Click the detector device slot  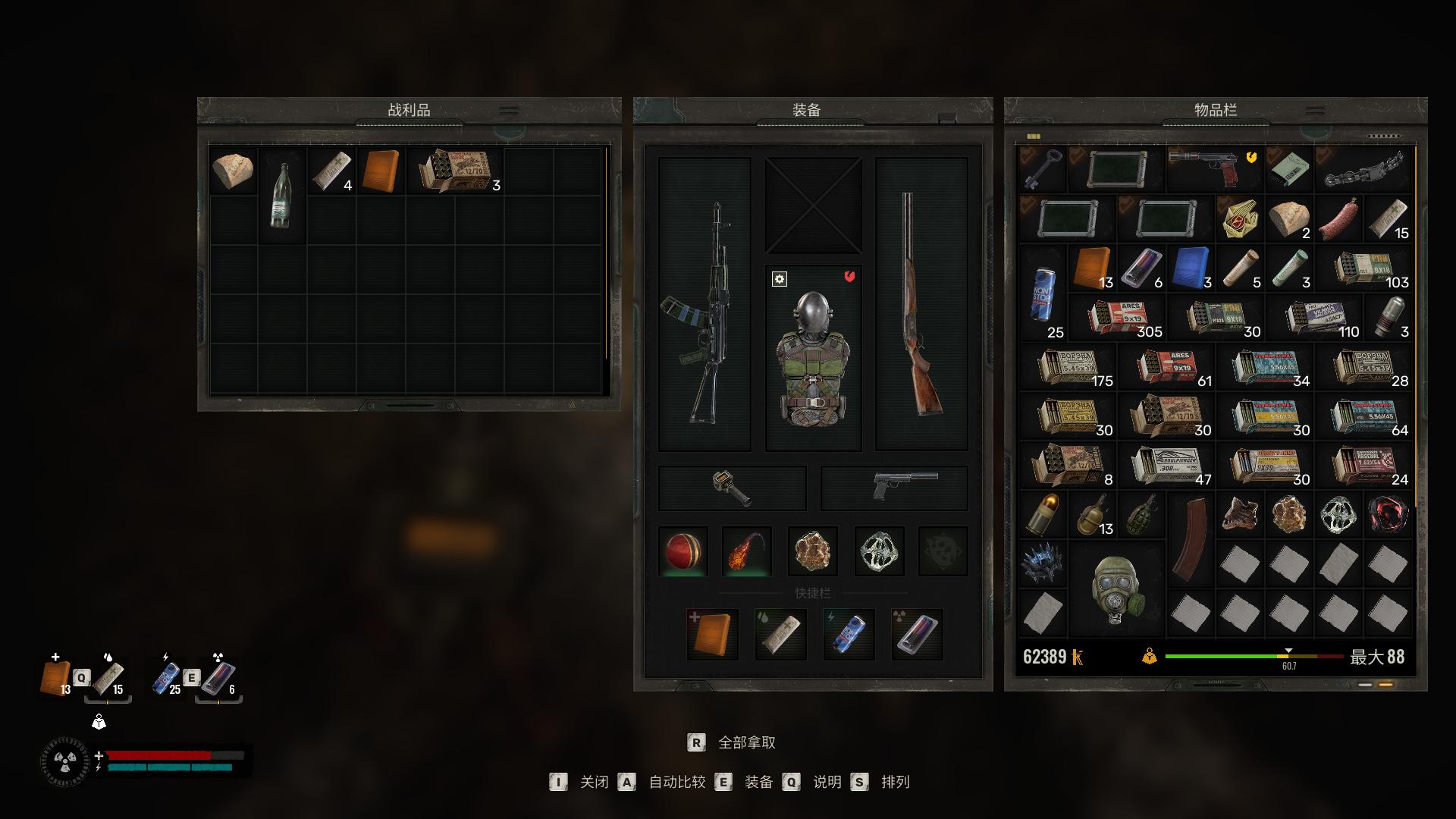pyautogui.click(x=732, y=488)
